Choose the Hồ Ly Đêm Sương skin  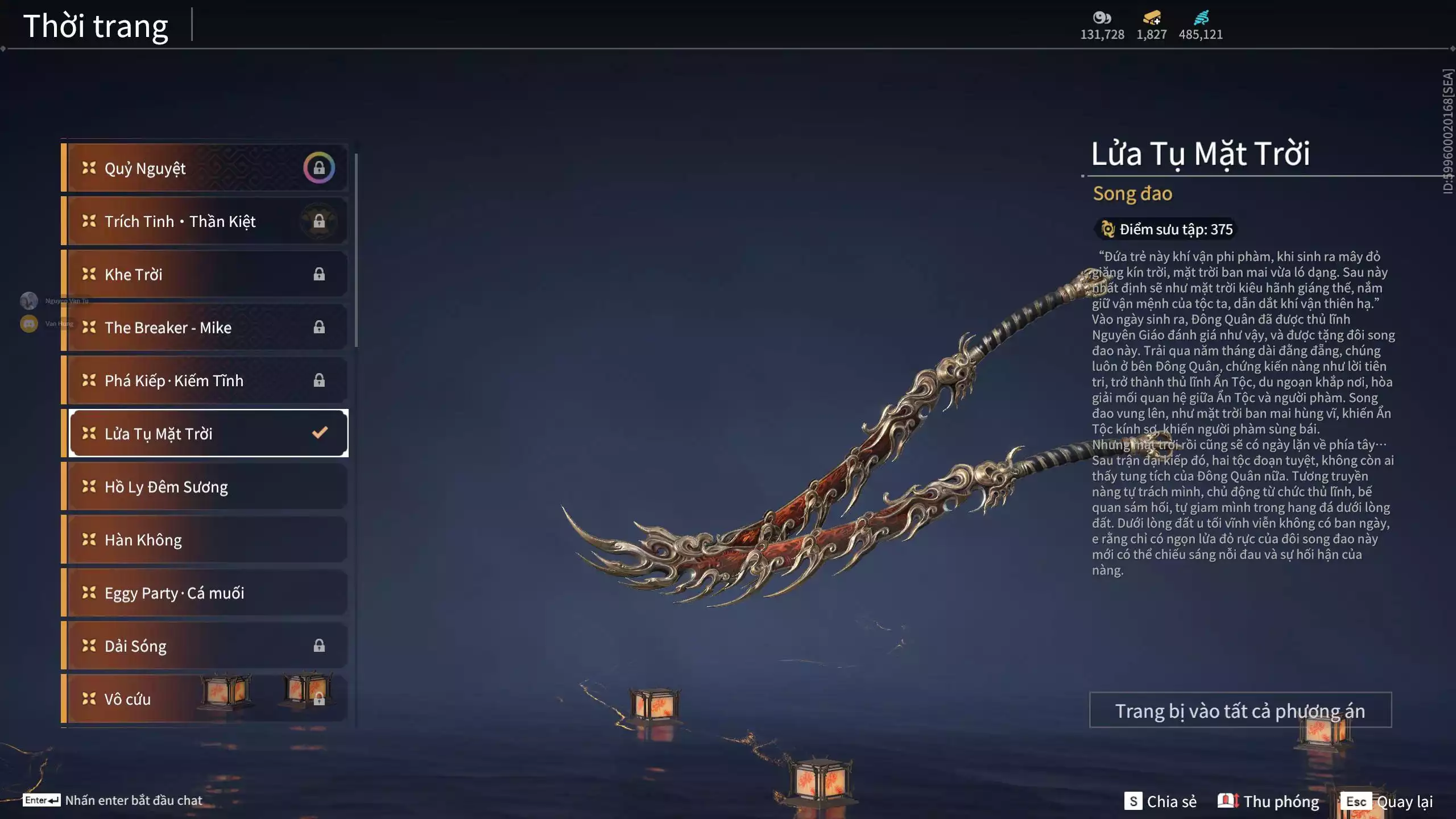coord(205,487)
